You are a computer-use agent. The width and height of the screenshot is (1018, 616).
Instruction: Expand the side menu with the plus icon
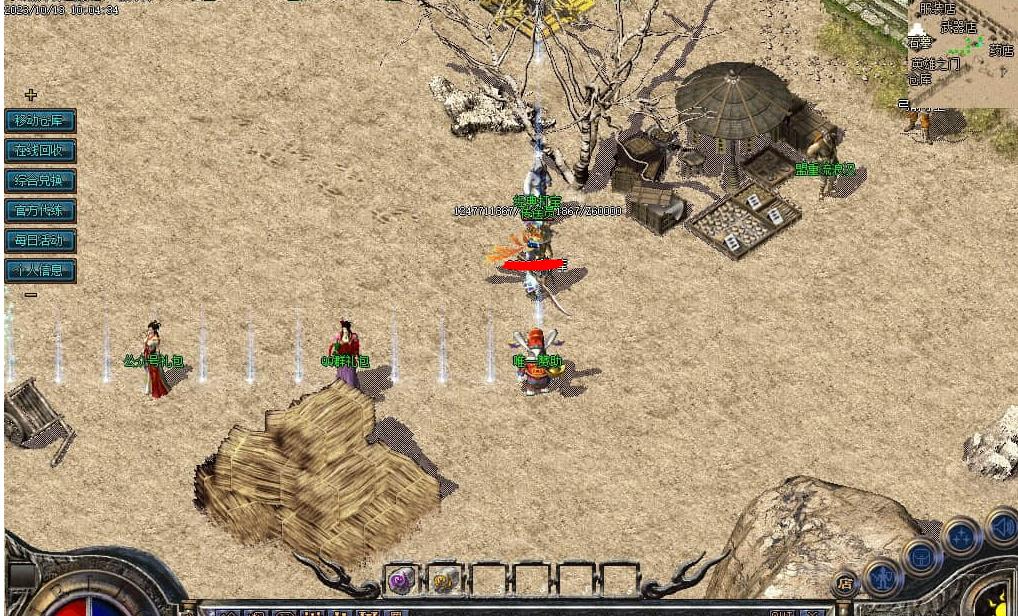pos(31,95)
